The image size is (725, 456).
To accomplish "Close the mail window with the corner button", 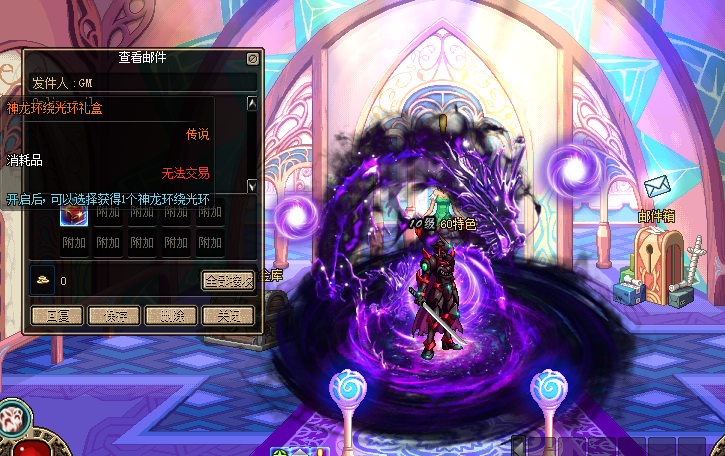I will [x=253, y=59].
